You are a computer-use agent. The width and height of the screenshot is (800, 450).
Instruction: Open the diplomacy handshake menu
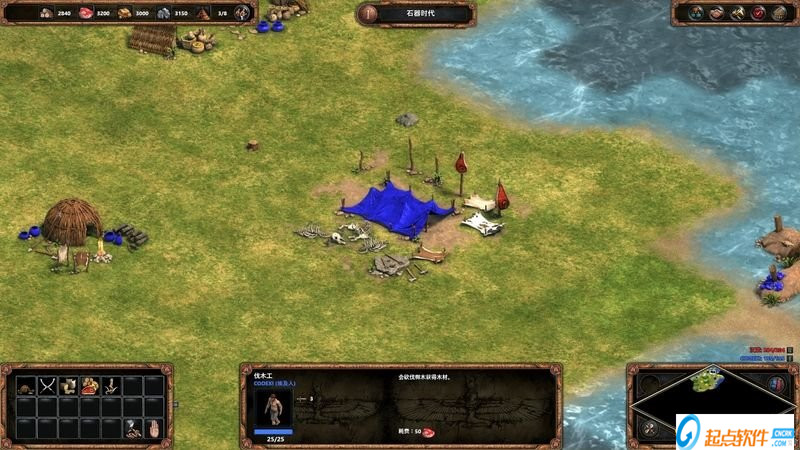point(716,13)
